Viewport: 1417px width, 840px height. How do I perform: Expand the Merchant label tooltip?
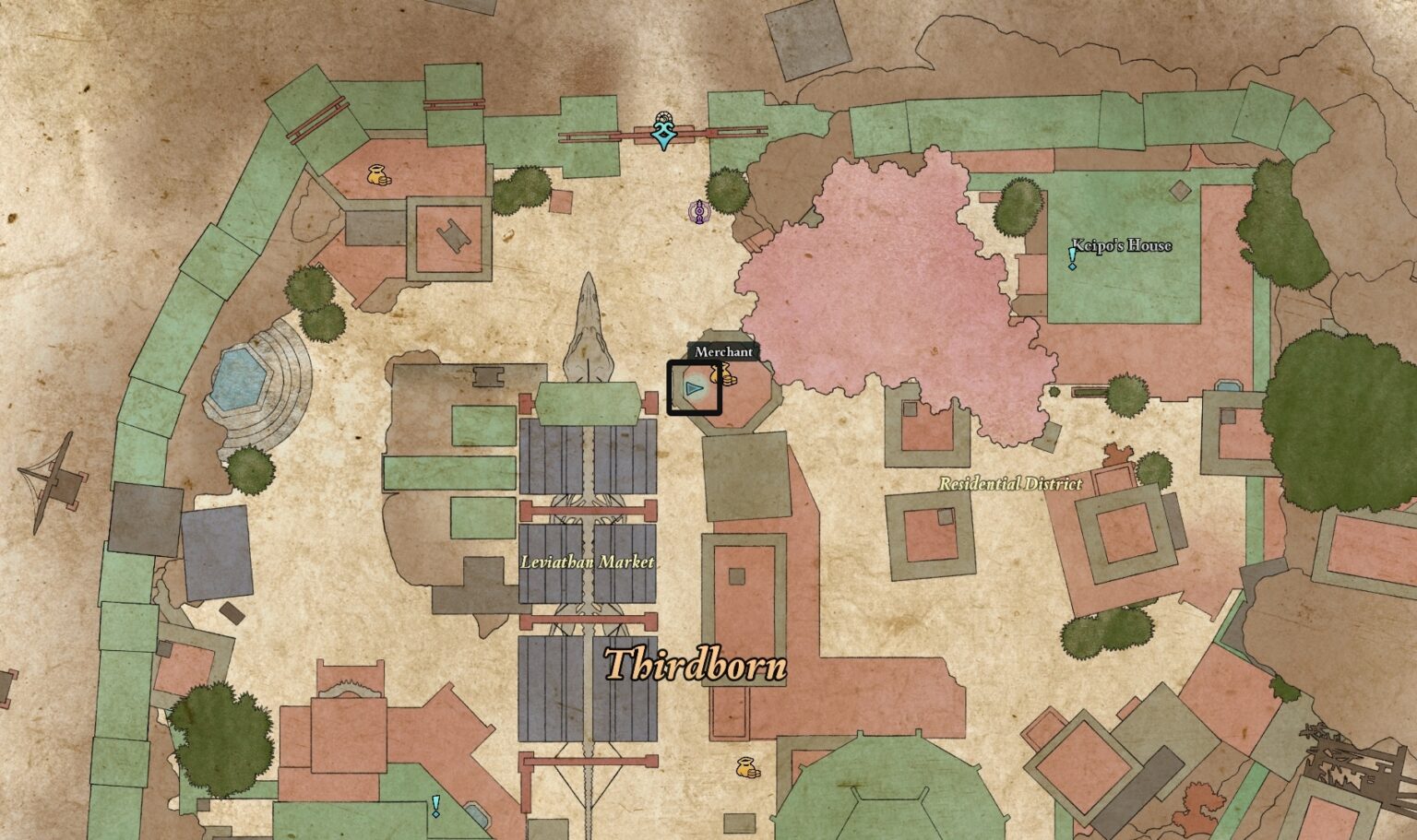[x=724, y=350]
